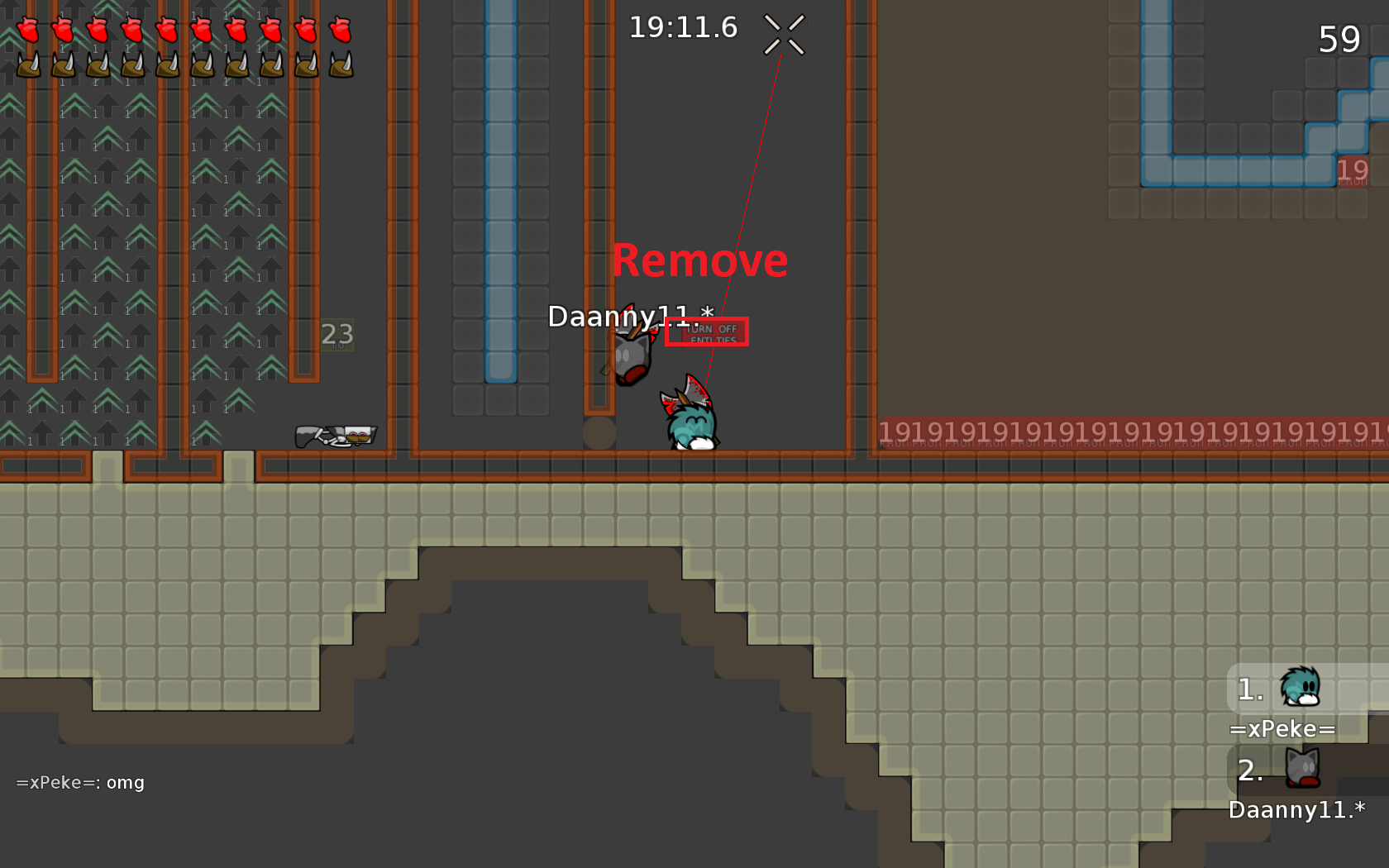The image size is (1389, 868).
Task: Click the score counter showing 59
Action: [1339, 39]
